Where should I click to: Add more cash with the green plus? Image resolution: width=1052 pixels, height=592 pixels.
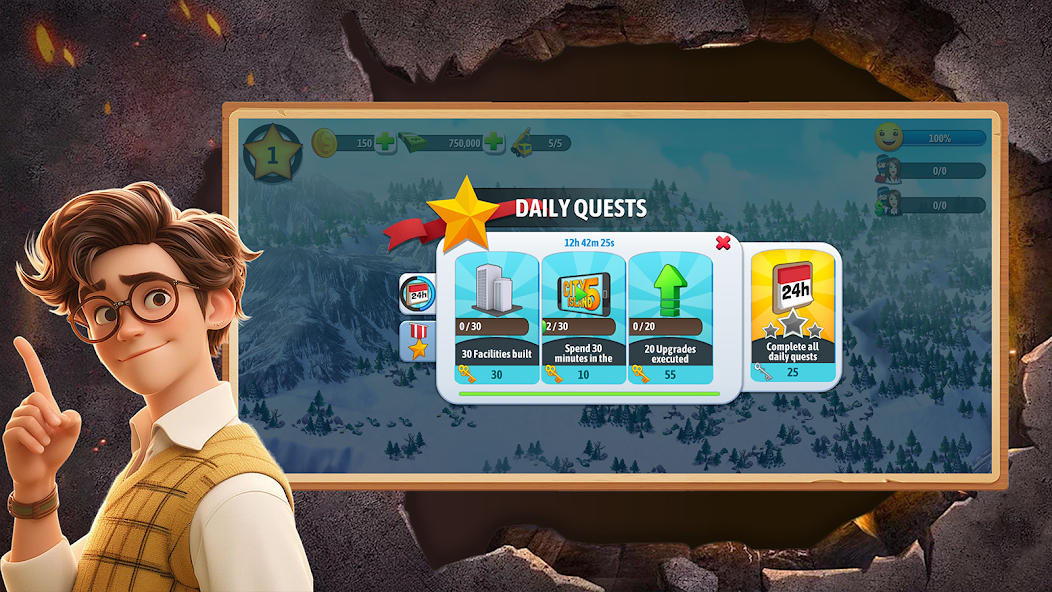(x=494, y=143)
